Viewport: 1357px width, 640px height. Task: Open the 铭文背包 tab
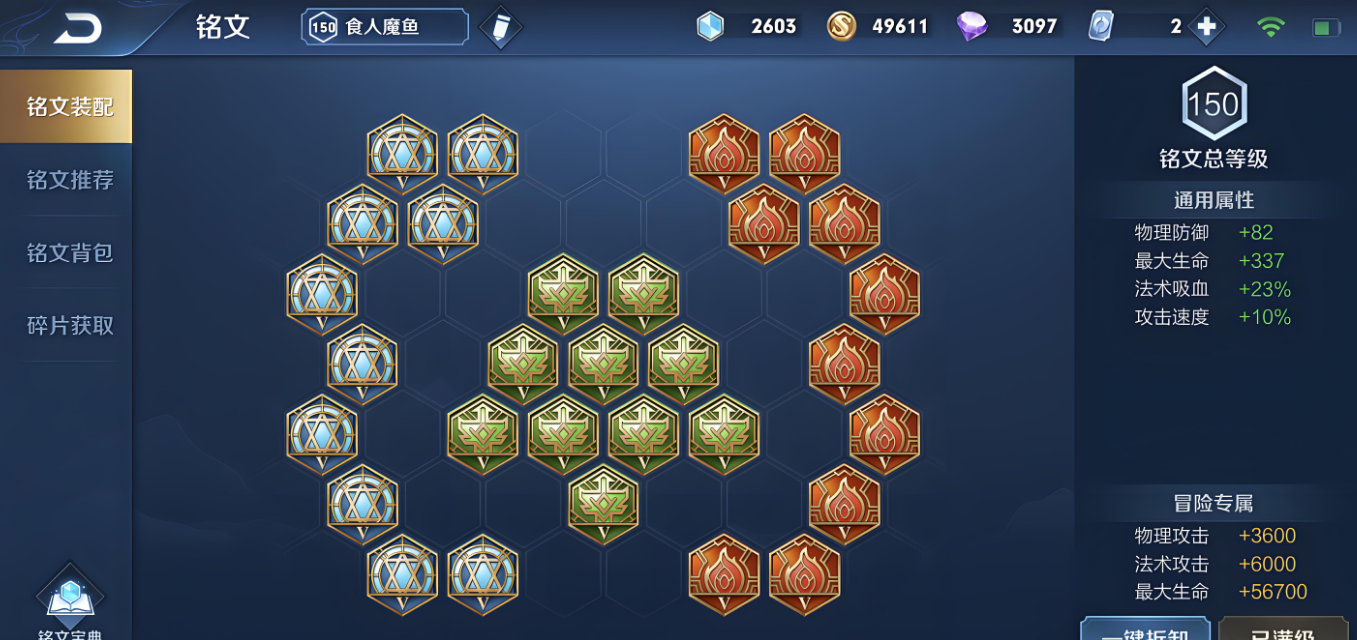click(69, 253)
